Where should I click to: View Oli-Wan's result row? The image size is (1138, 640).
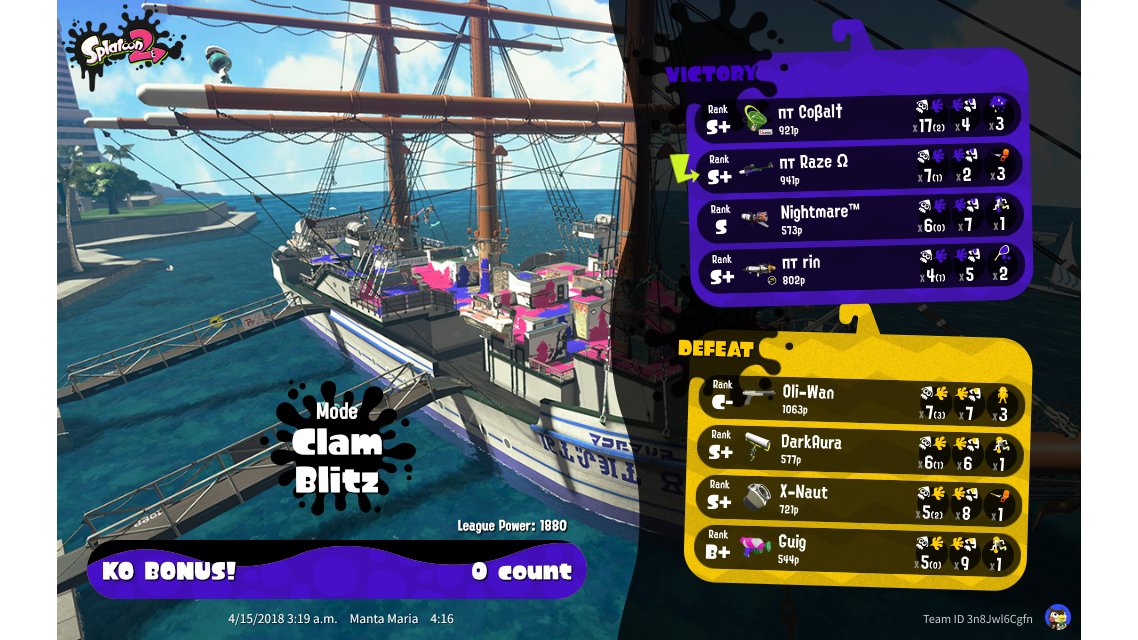click(858, 399)
